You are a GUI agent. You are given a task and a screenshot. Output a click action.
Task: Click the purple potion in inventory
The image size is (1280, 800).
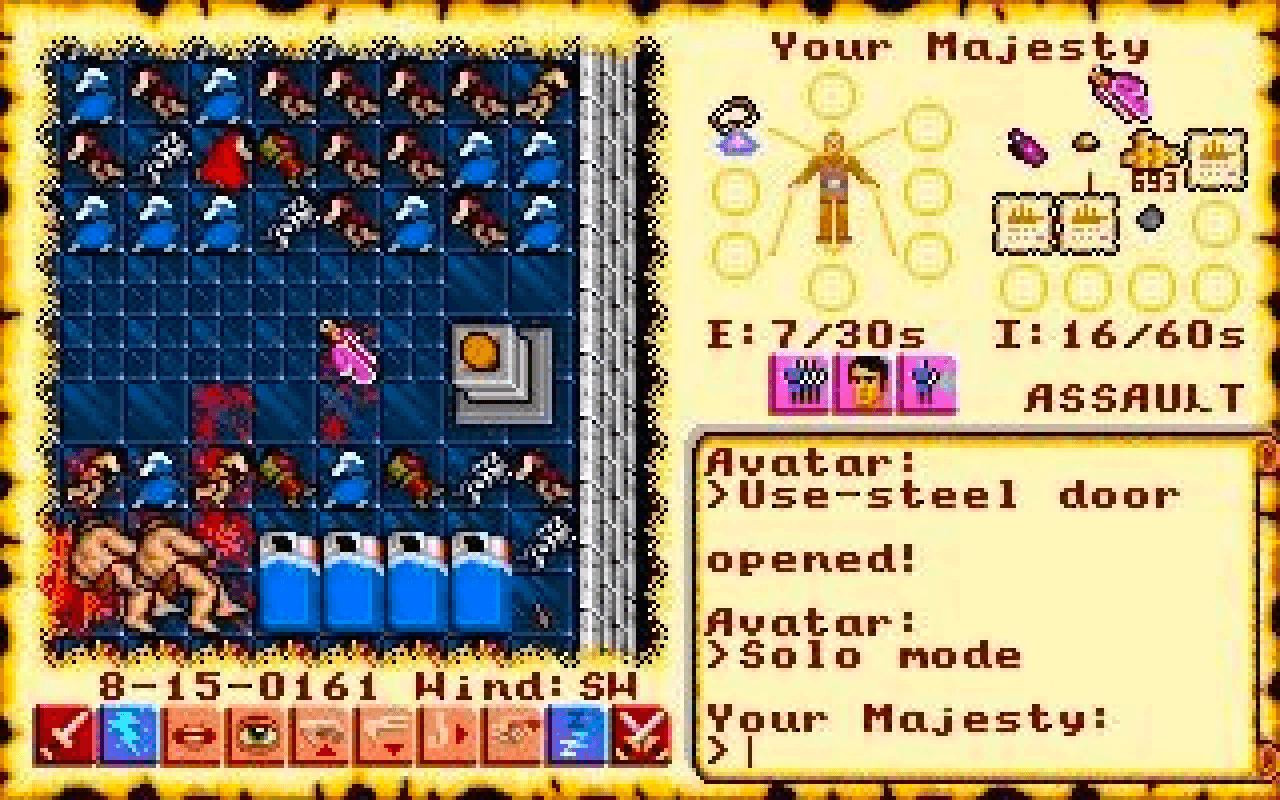1026,148
